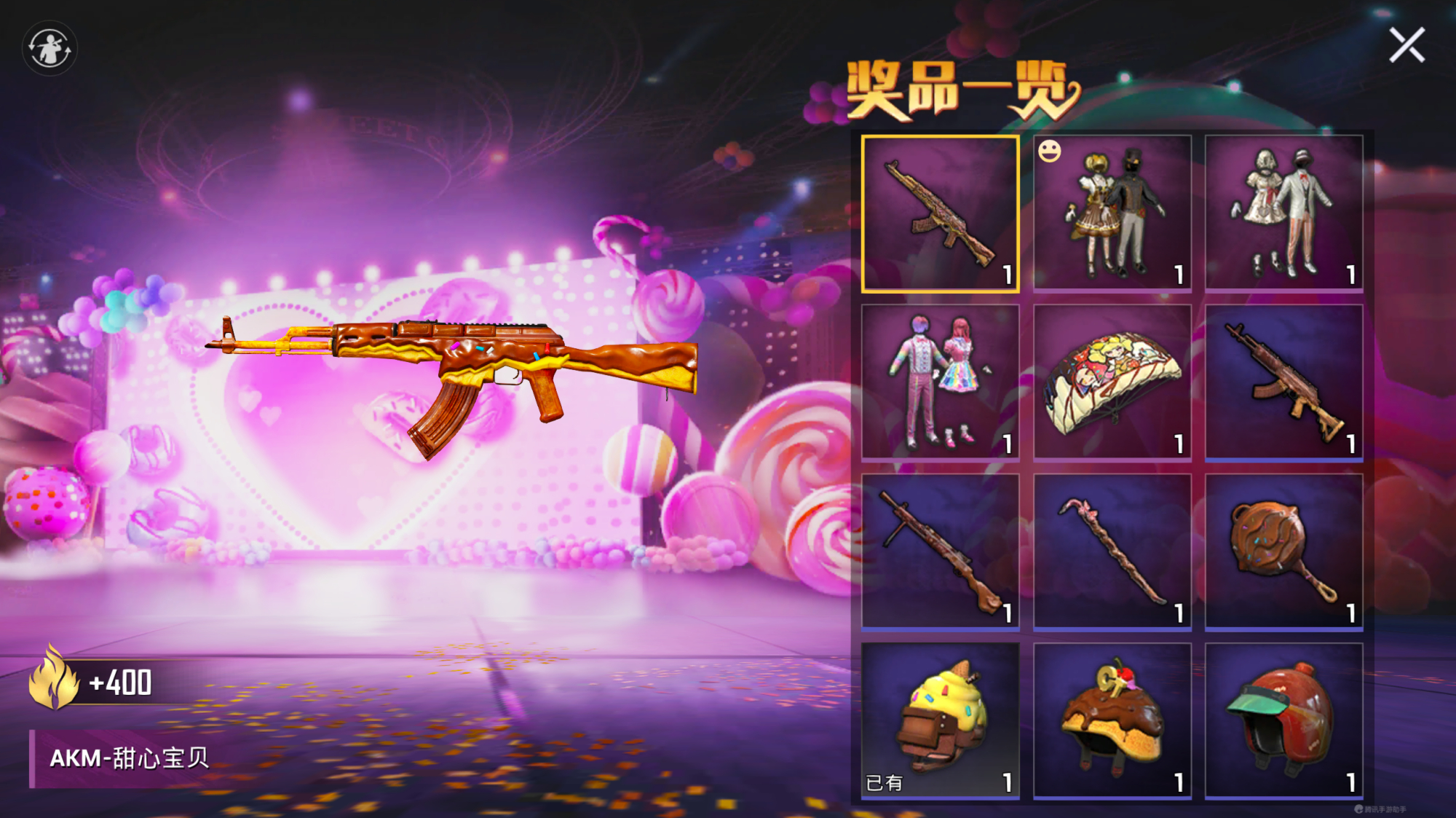This screenshot has width=1456, height=818.
Task: Click the golden flame currency icon
Action: tap(53, 679)
